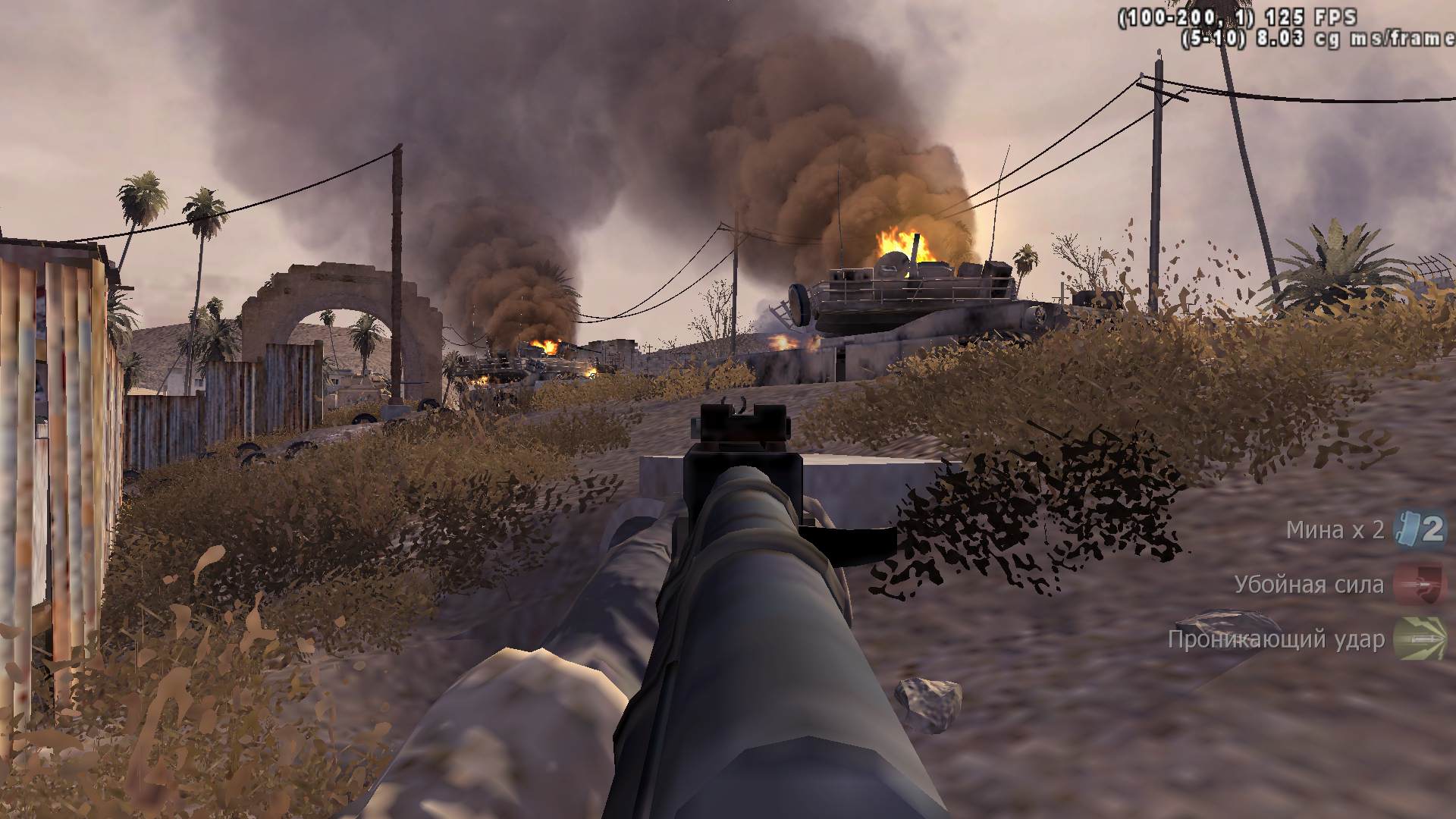This screenshot has height=819, width=1456.
Task: Click the Убойная сила perk icon
Action: click(1420, 584)
